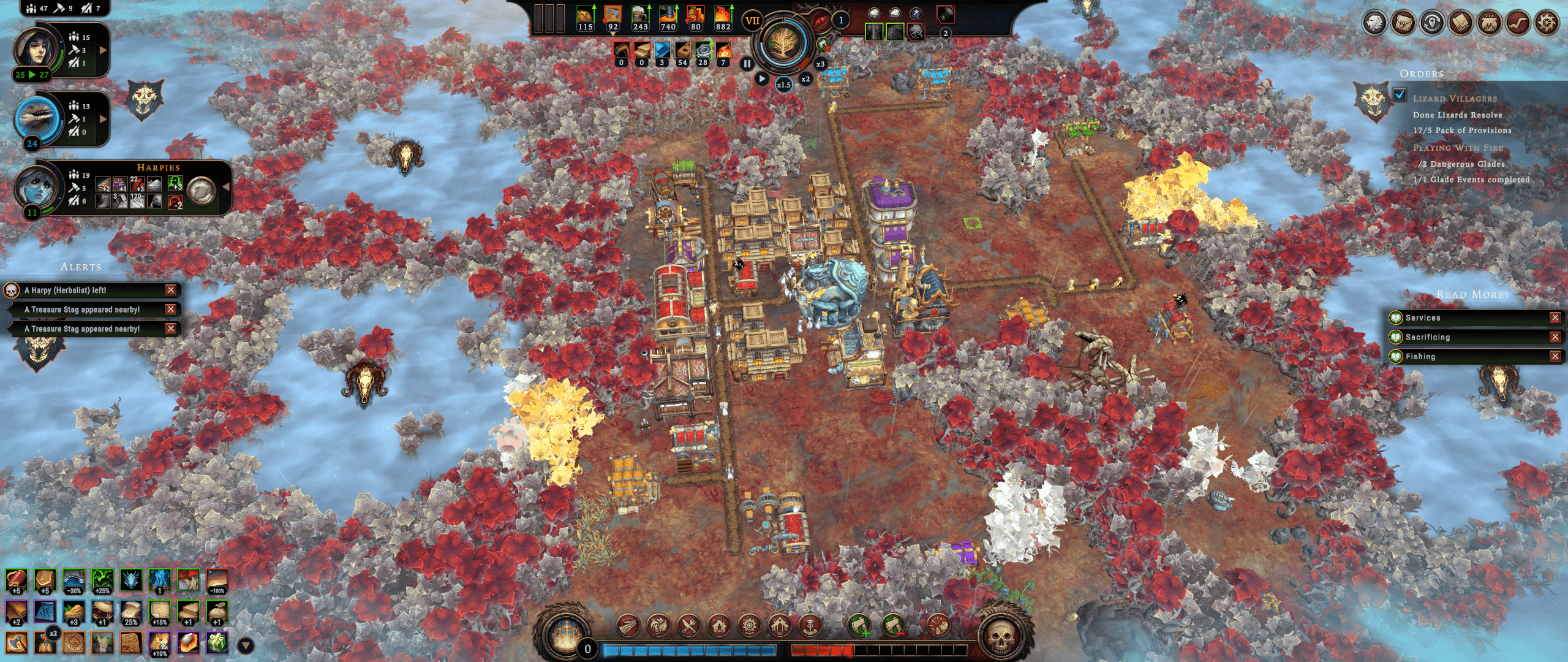Pause the game speed

click(747, 63)
